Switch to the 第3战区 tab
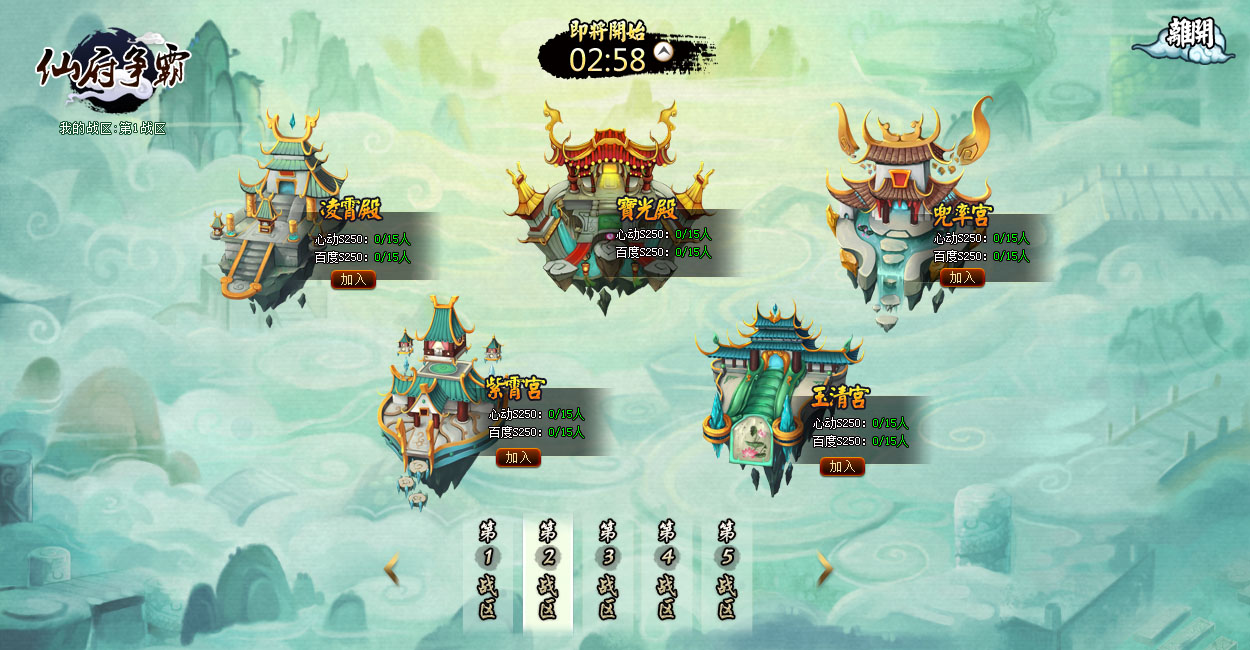1250x650 pixels. (608, 571)
